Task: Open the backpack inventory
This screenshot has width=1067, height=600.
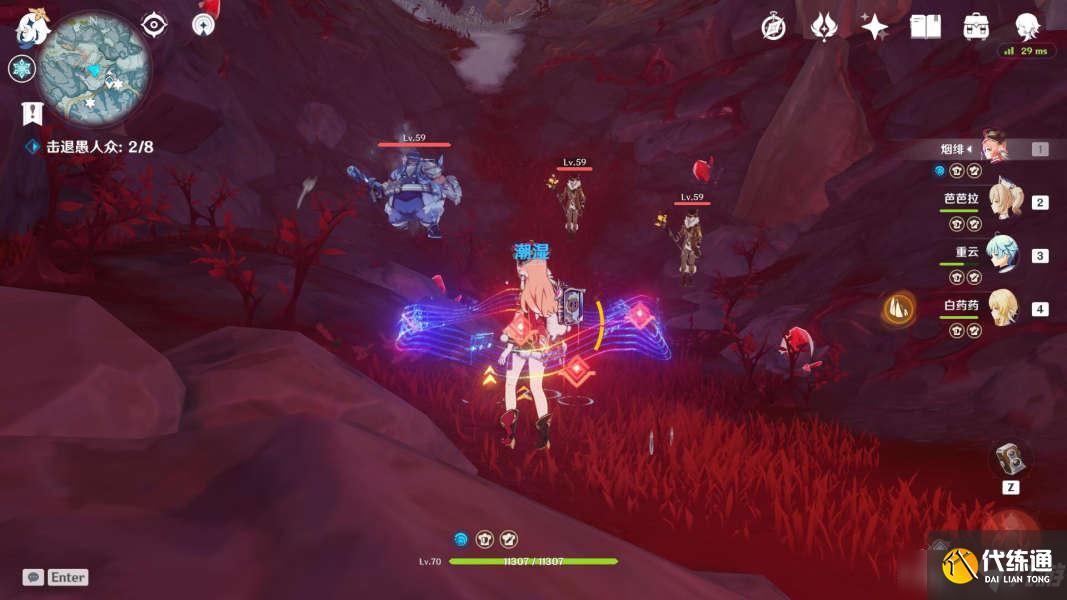Action: tap(977, 27)
